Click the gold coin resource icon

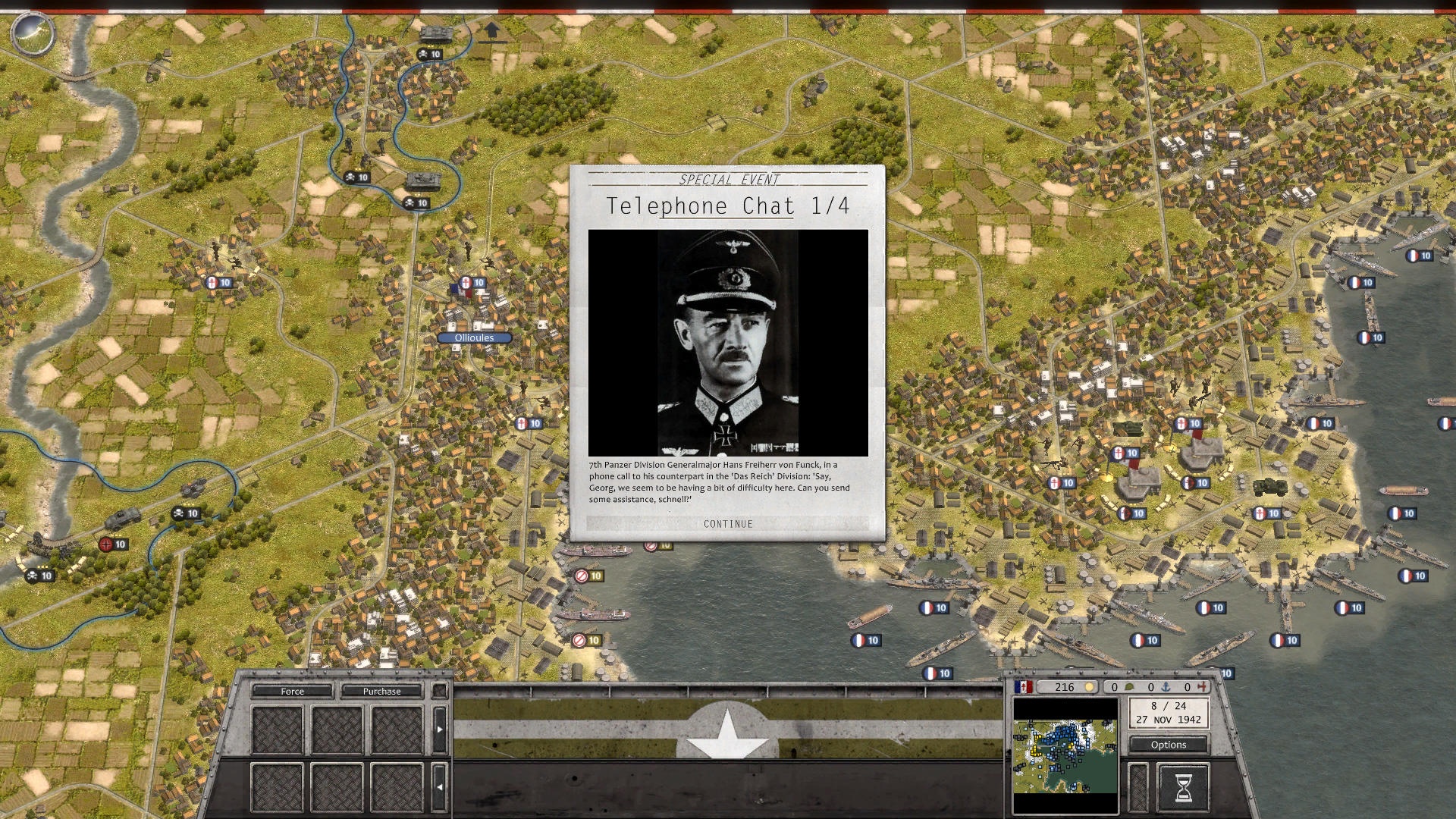[1089, 687]
